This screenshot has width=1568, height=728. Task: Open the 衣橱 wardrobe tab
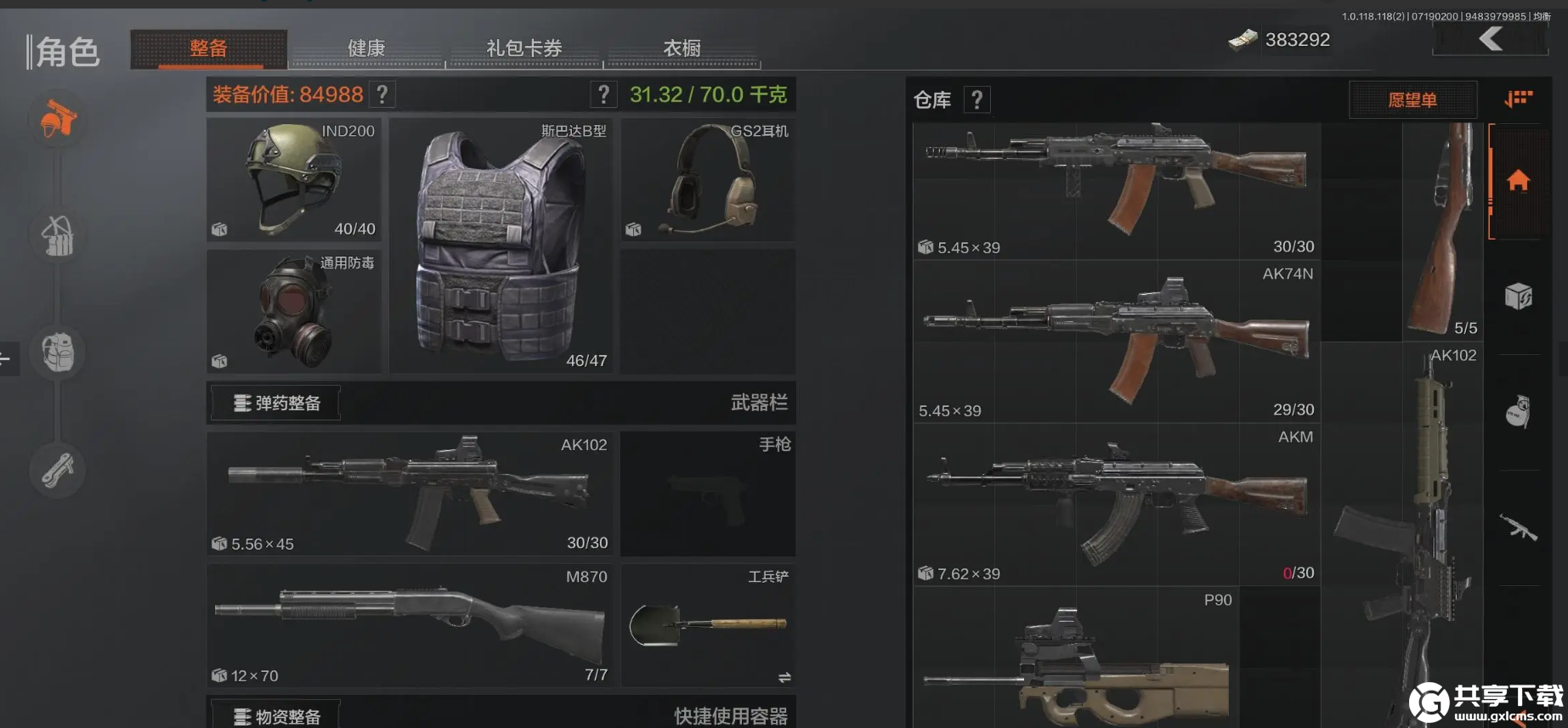pos(682,48)
